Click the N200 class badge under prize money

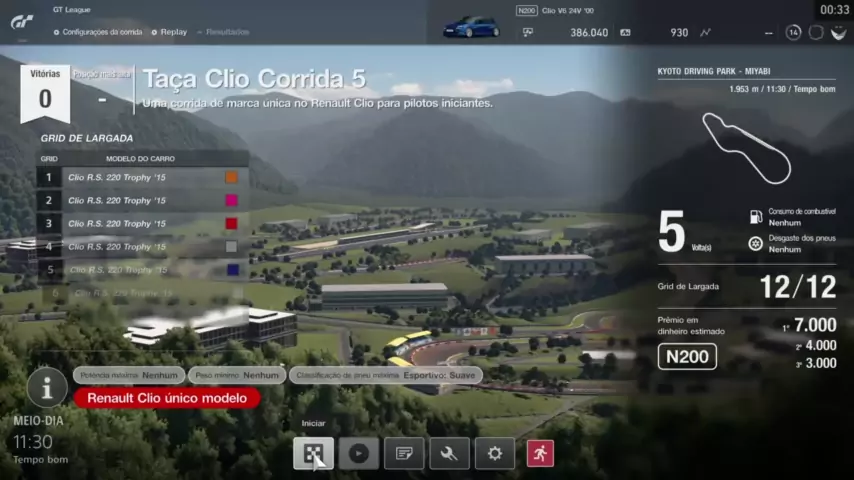[687, 356]
